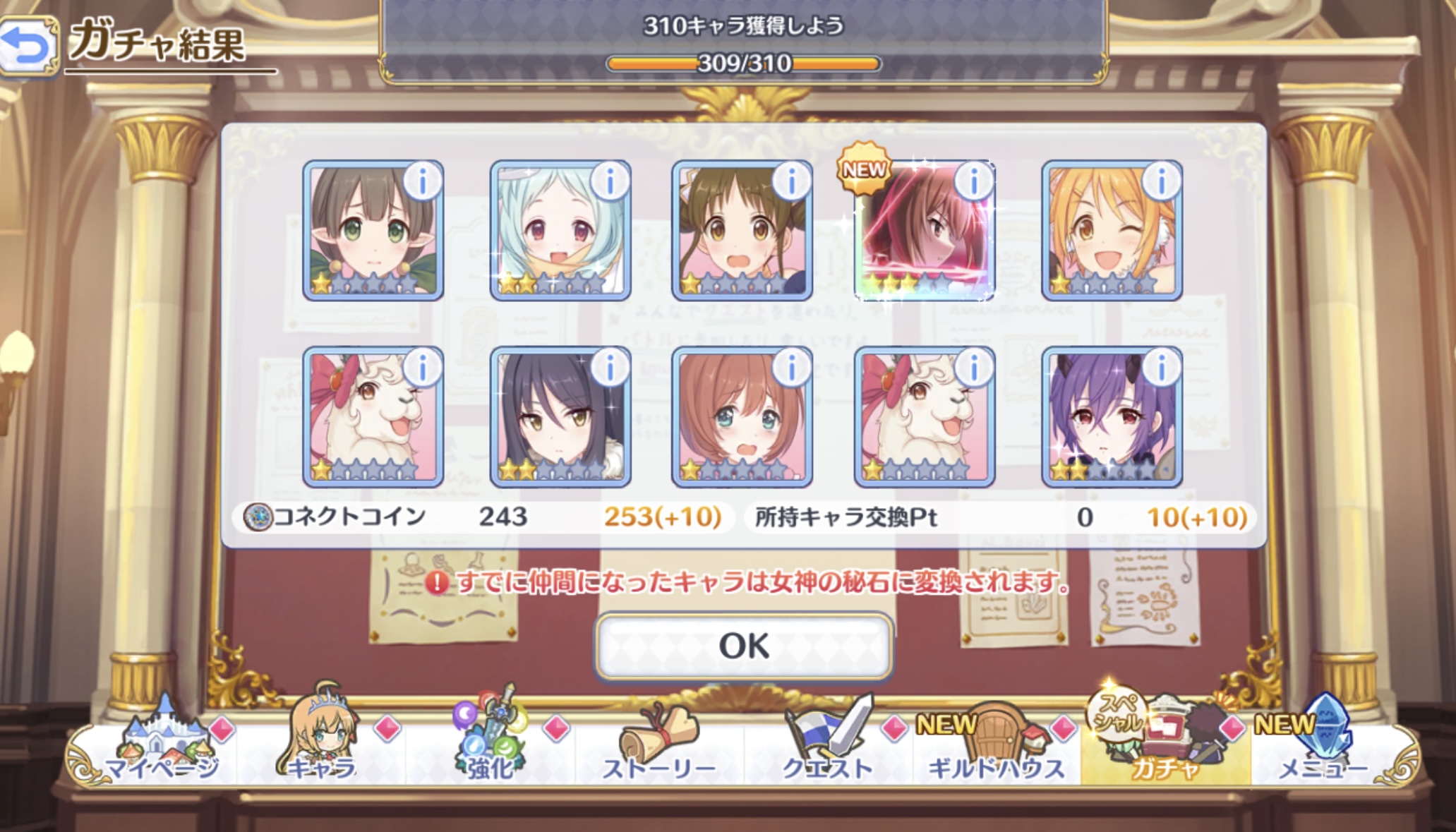Open the 強化 enhance tab
The image size is (1456, 832).
tap(491, 749)
